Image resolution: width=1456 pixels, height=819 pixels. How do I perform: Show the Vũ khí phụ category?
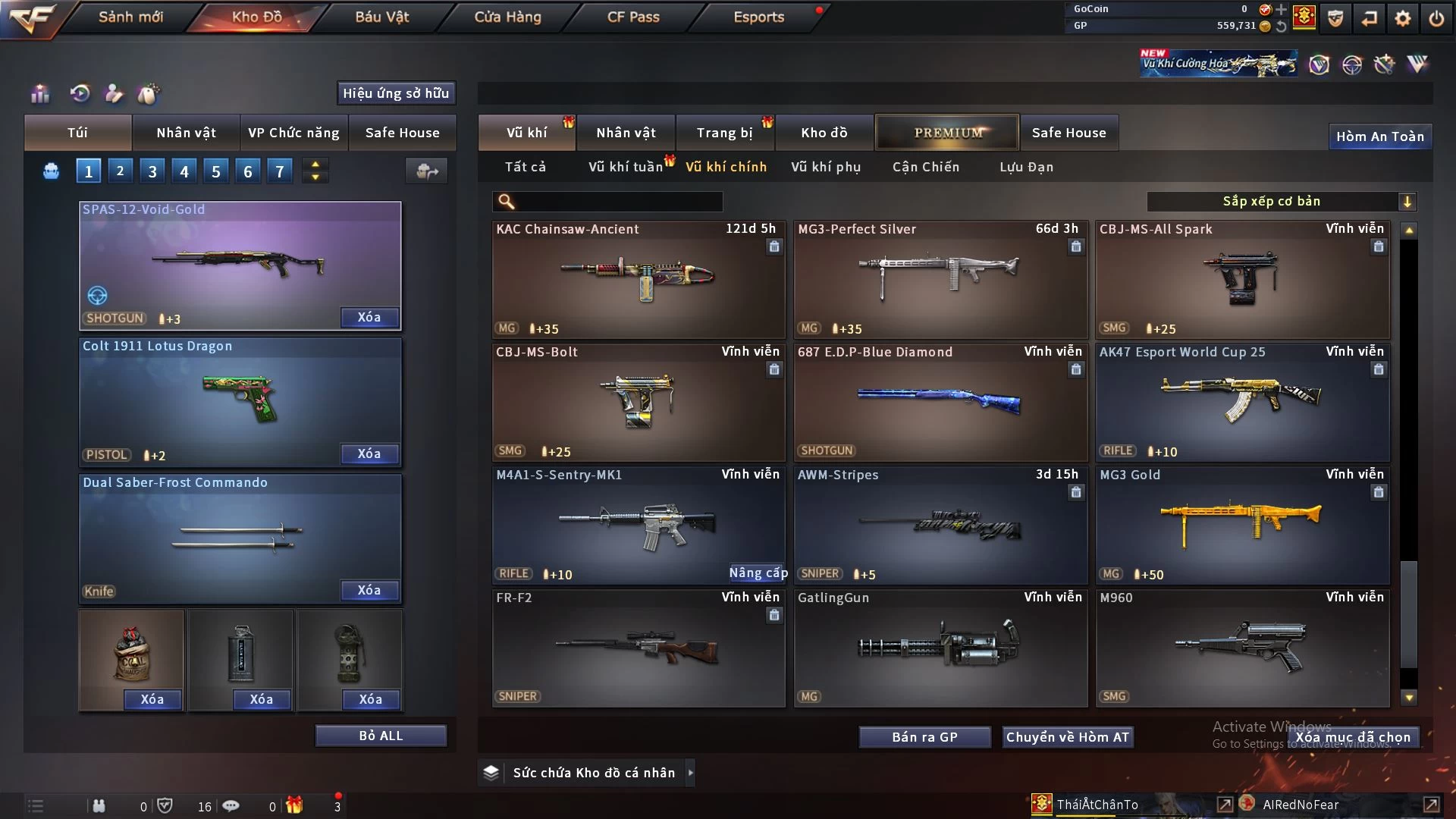826,167
